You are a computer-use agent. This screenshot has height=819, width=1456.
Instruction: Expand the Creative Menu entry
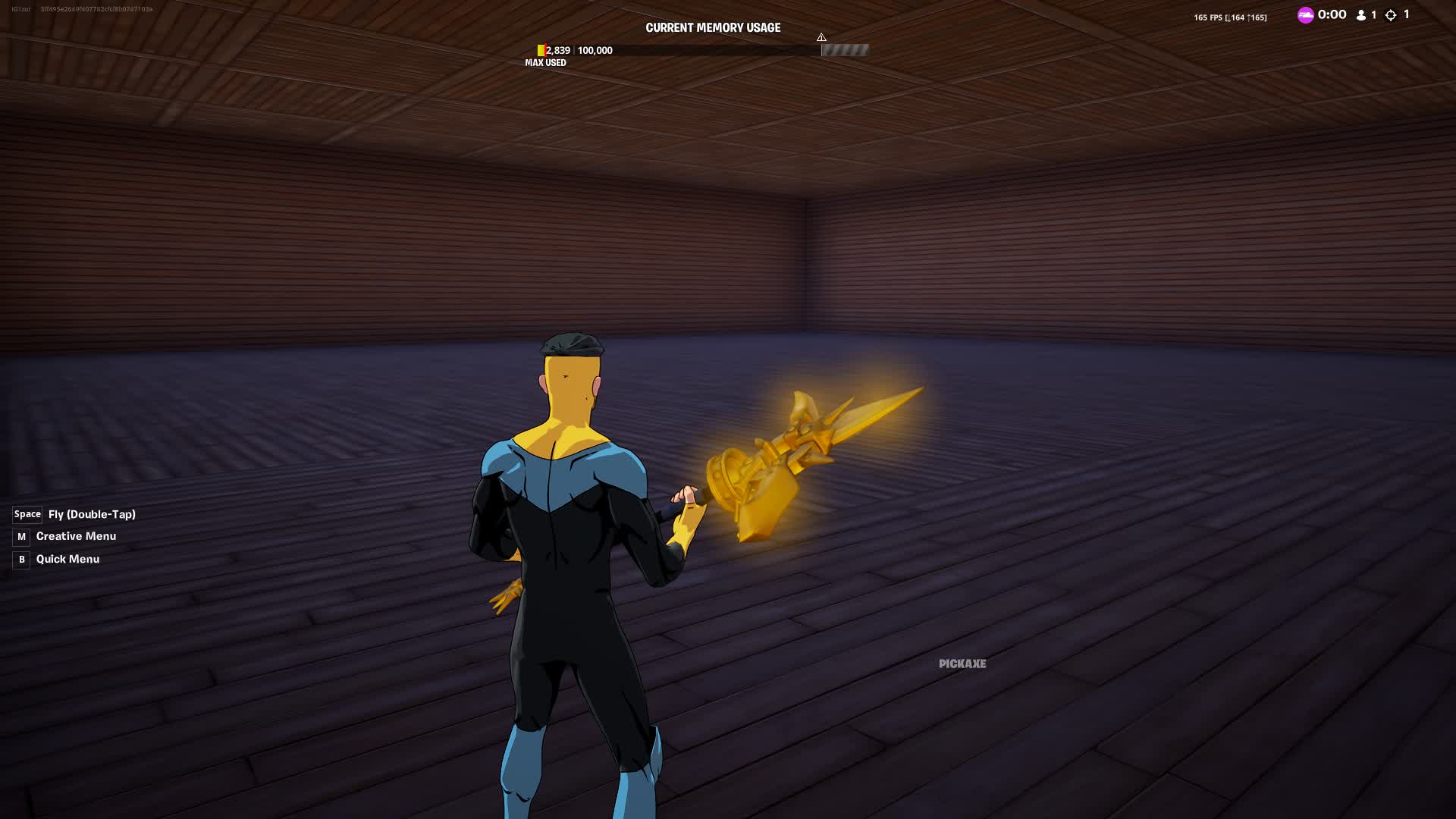click(x=76, y=536)
